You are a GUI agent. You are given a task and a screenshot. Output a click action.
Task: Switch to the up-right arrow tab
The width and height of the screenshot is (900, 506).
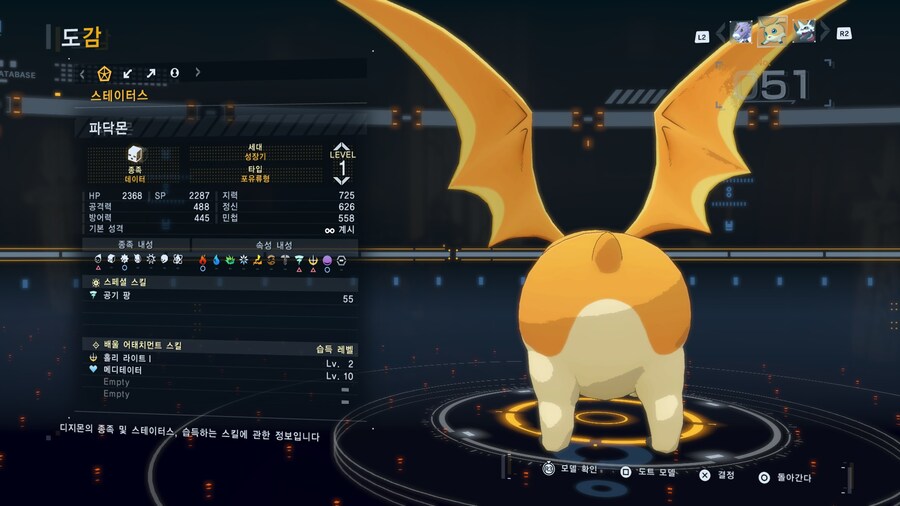pyautogui.click(x=151, y=73)
